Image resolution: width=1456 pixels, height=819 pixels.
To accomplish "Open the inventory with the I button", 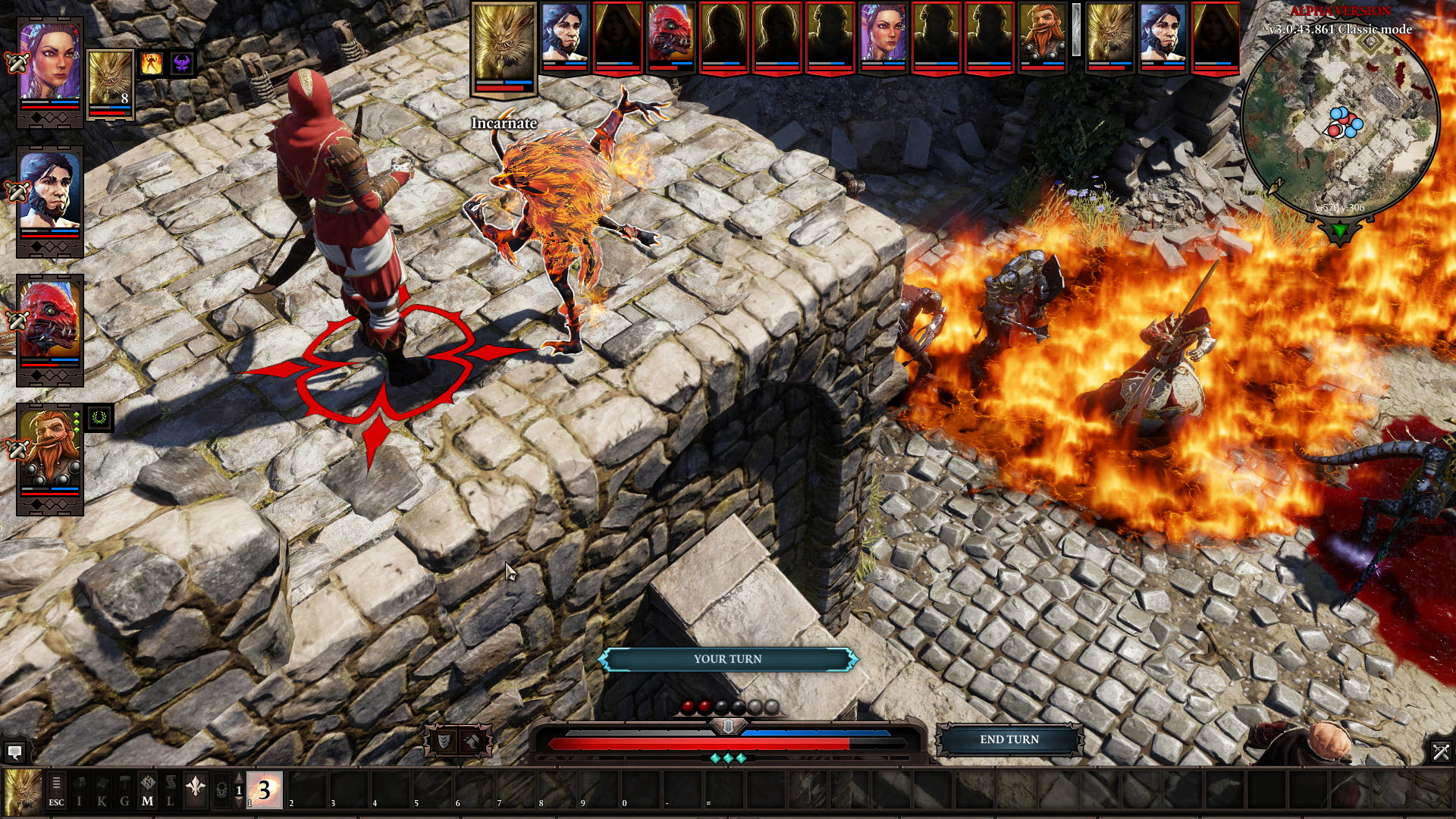I will [x=79, y=790].
